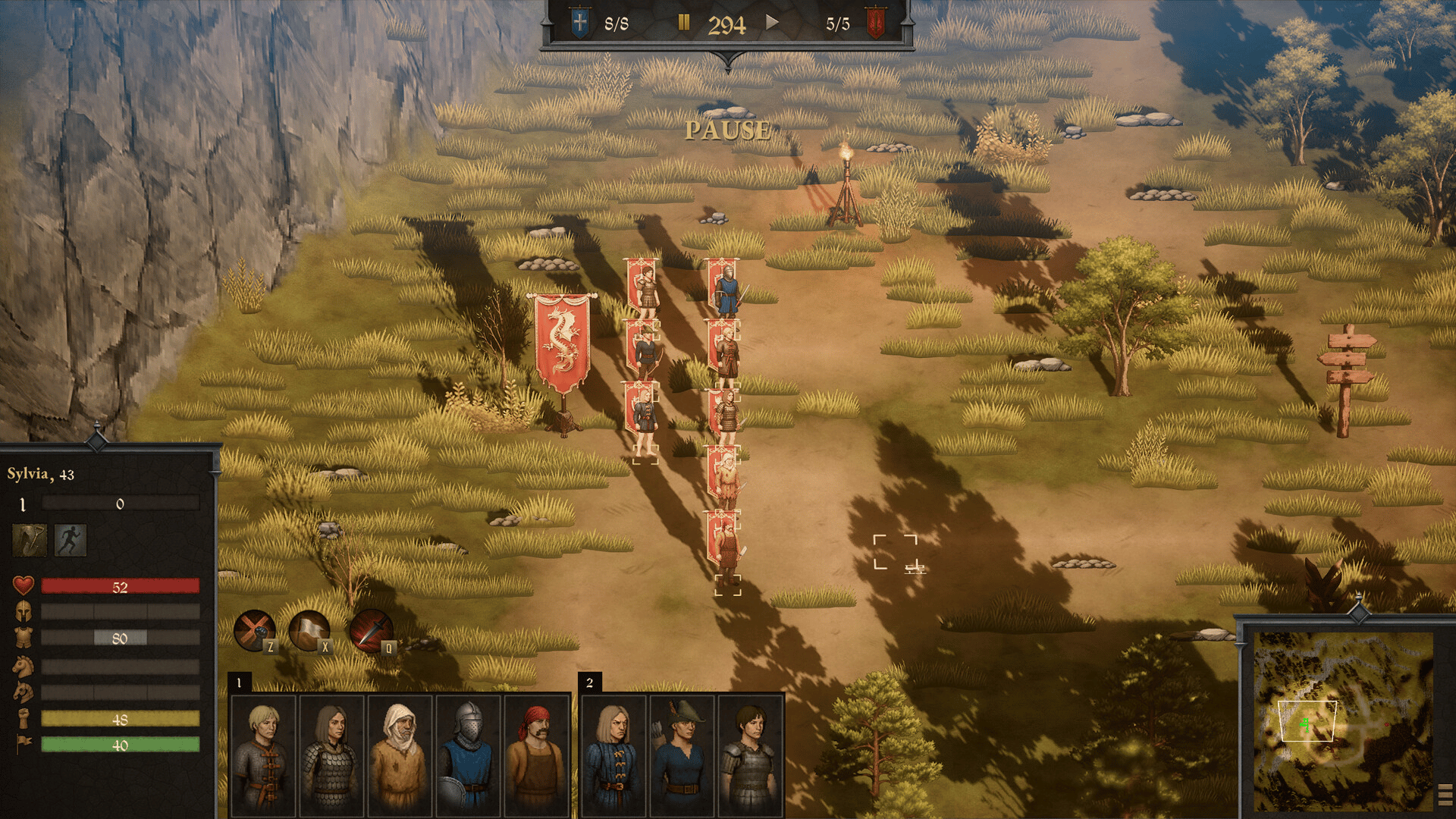Choose the helmeted knight portrait
1456x819 pixels.
pyautogui.click(x=468, y=755)
